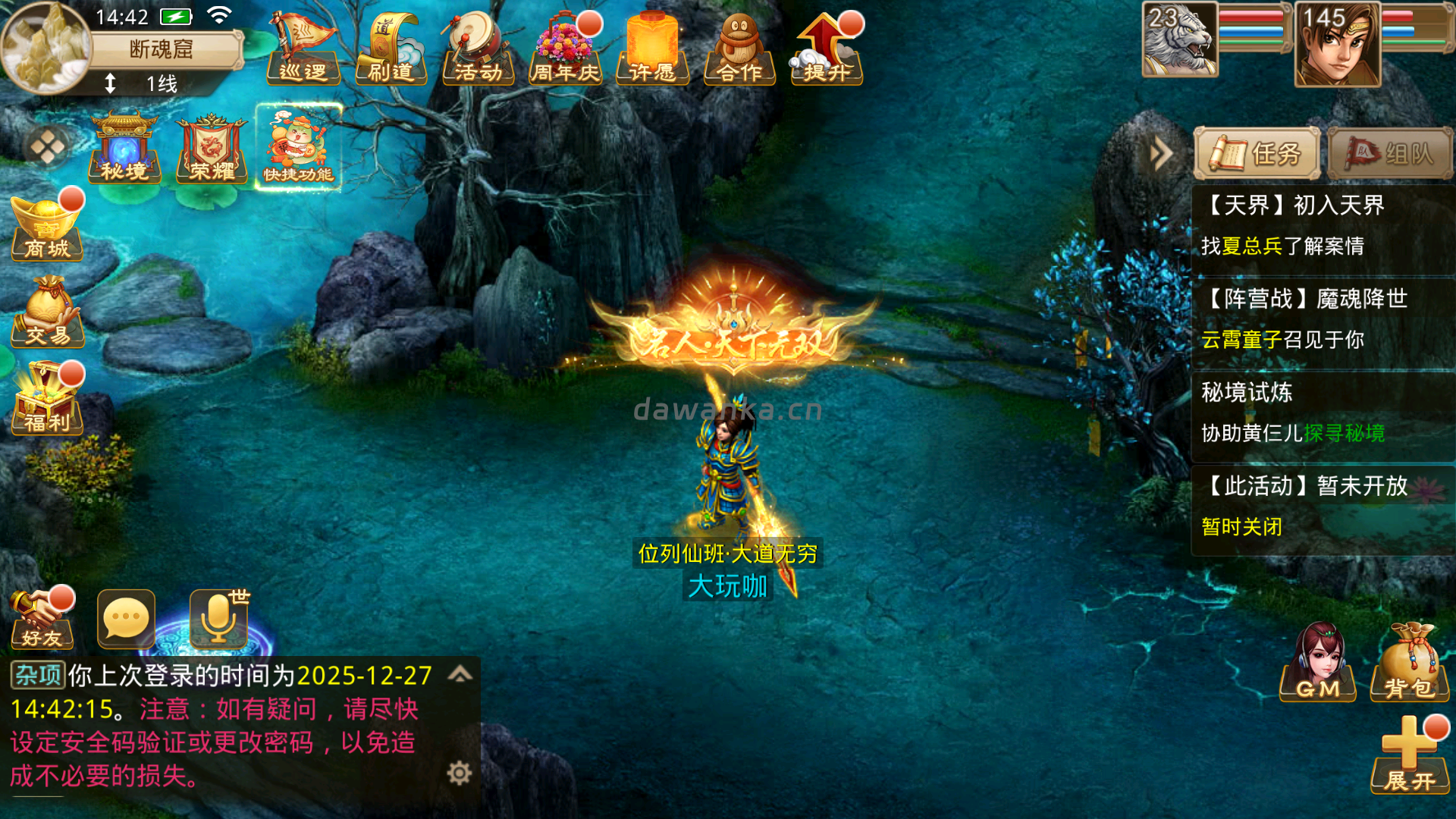Viewport: 1456px width, 819px height.
Task: Open the 好友 friends list
Action: tap(42, 620)
